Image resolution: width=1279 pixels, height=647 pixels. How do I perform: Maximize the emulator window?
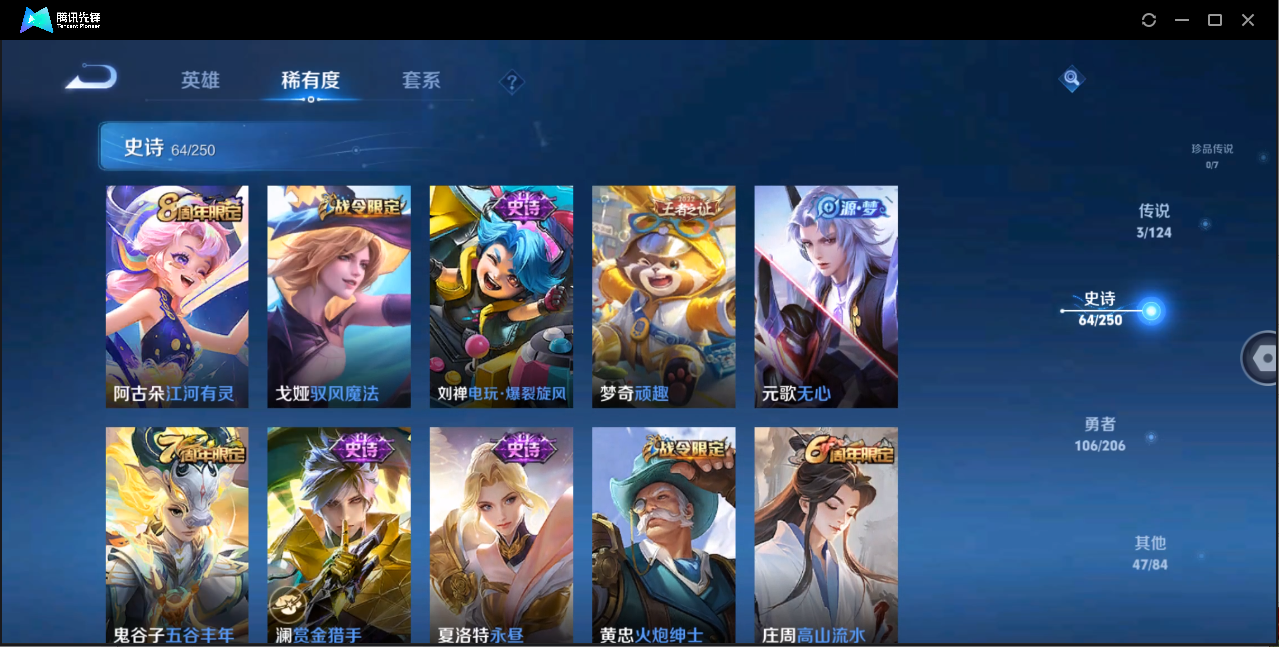pyautogui.click(x=1215, y=20)
